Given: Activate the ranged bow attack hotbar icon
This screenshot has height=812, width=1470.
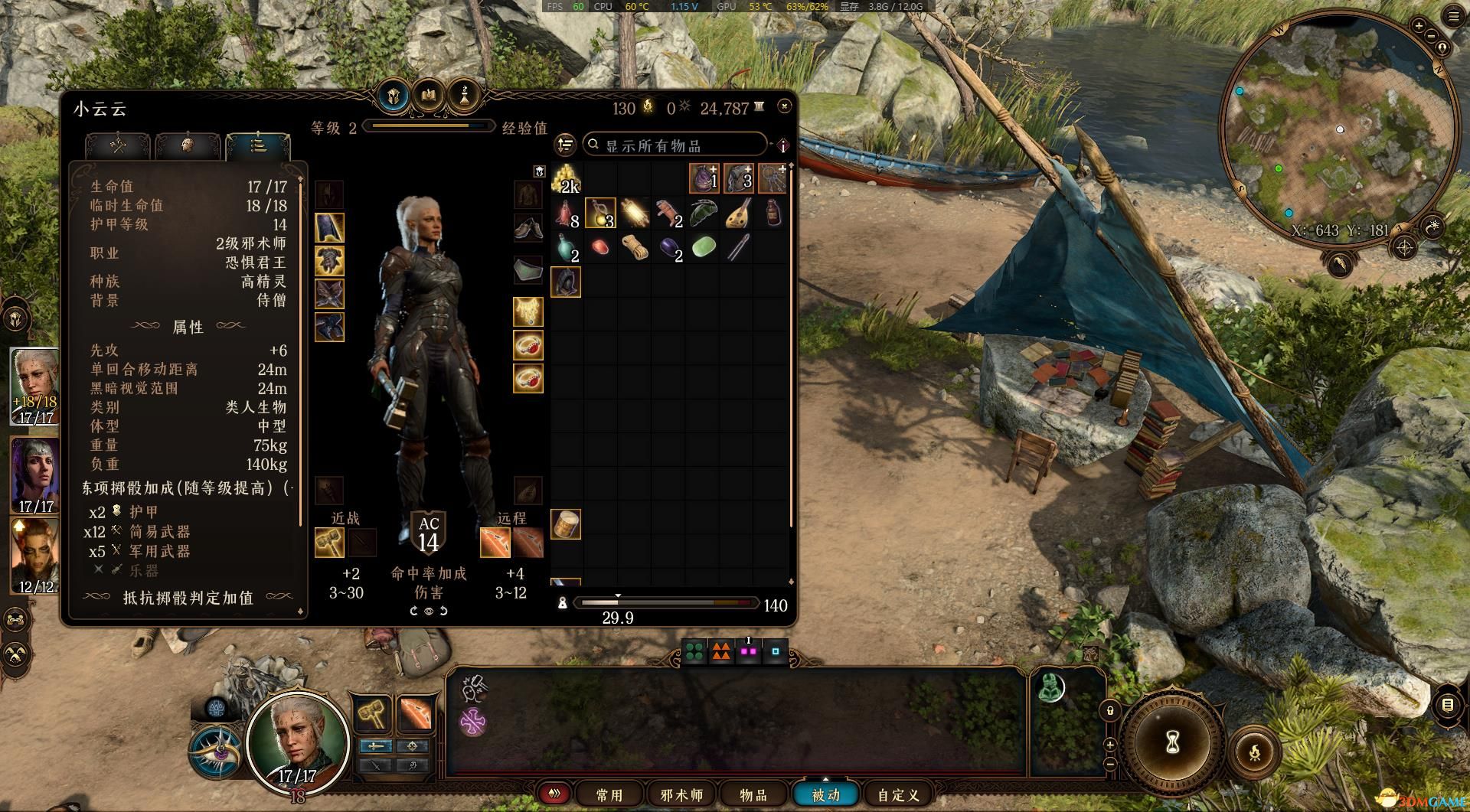Looking at the screenshot, I should (414, 715).
